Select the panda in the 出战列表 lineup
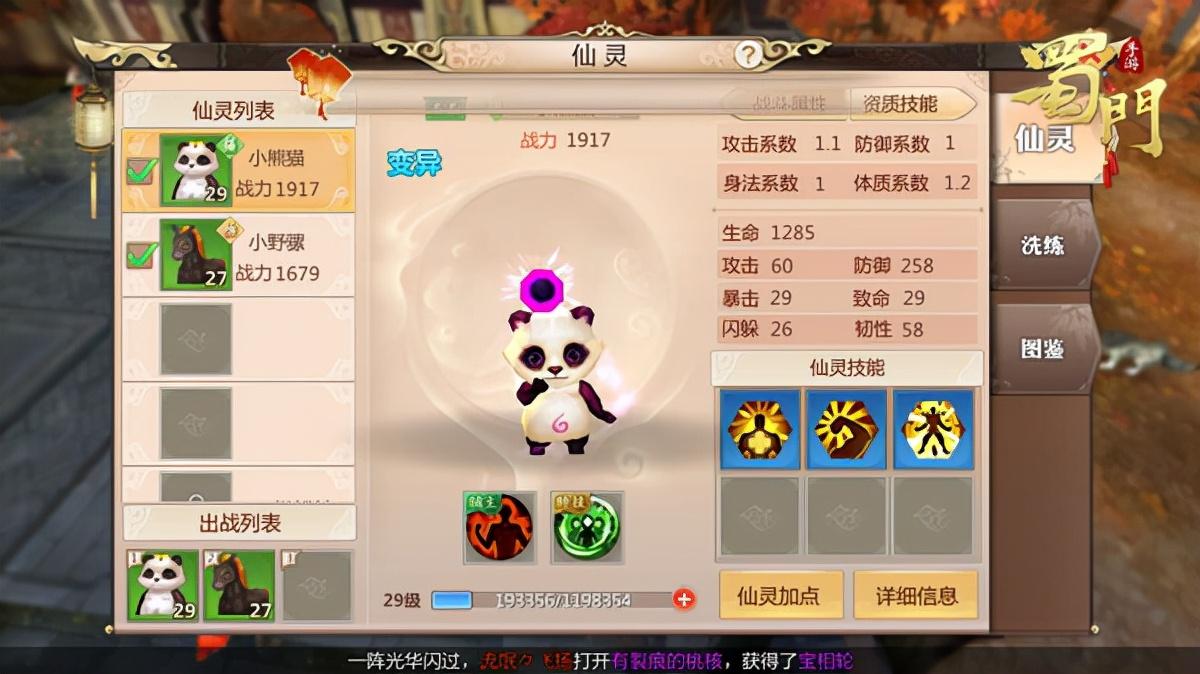The width and height of the screenshot is (1200, 674). (162, 585)
